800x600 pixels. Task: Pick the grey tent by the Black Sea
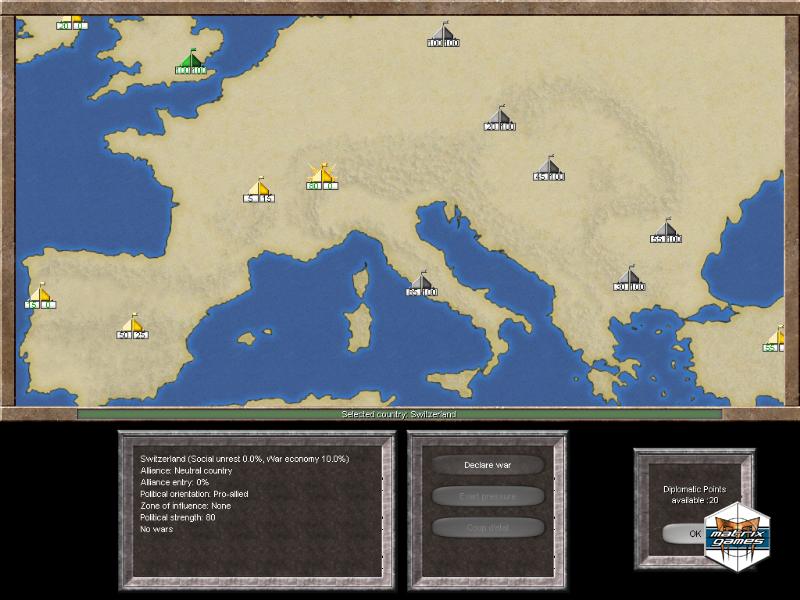point(666,230)
